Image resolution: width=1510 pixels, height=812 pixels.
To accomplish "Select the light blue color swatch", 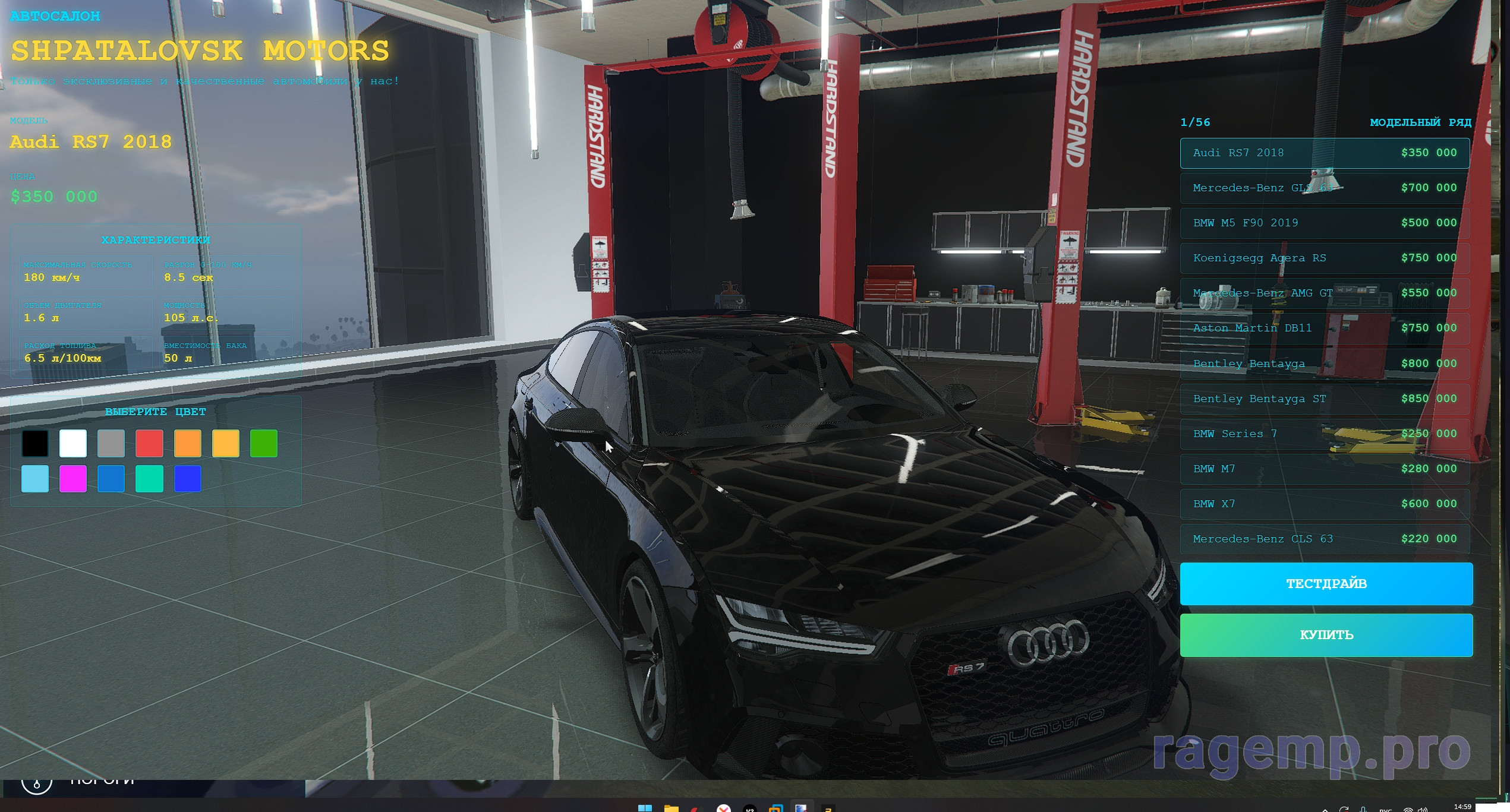I will (x=35, y=479).
